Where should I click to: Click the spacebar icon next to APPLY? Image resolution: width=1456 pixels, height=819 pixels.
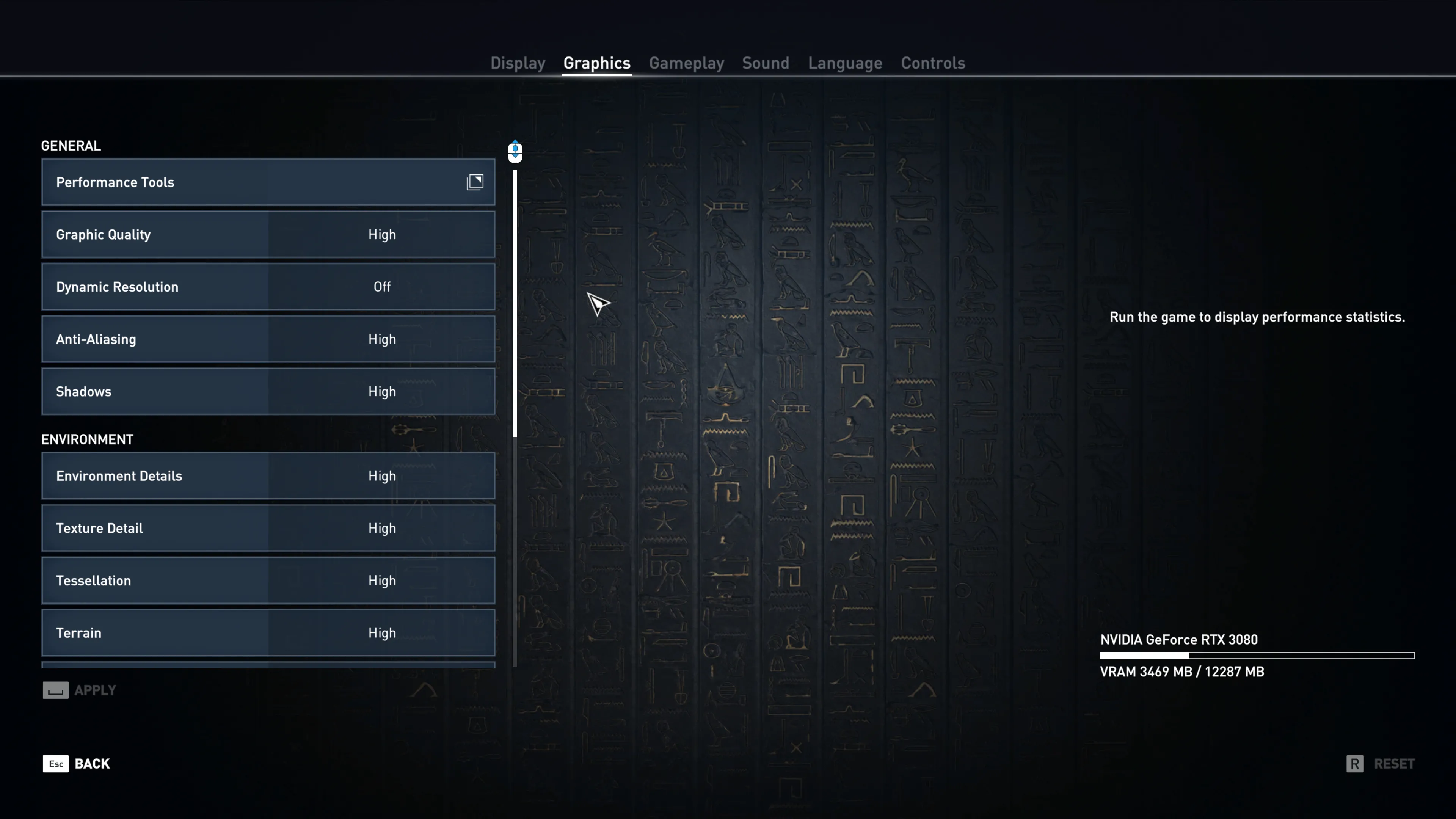pos(55,690)
